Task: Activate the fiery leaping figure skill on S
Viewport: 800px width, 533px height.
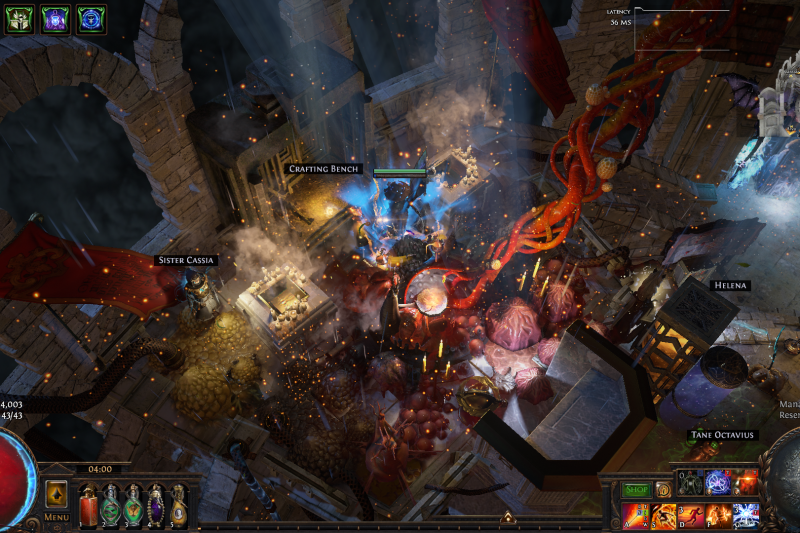Action: click(x=663, y=515)
